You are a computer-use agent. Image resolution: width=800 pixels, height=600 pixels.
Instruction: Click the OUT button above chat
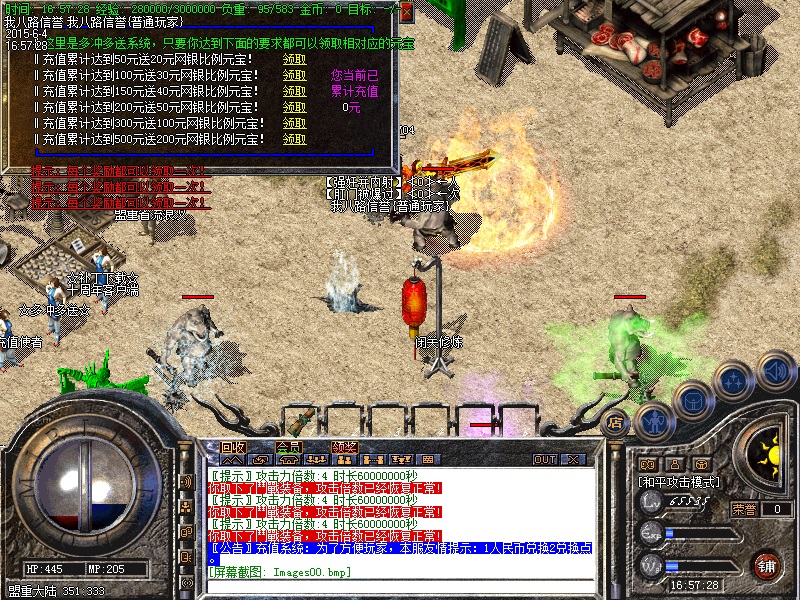(x=545, y=459)
